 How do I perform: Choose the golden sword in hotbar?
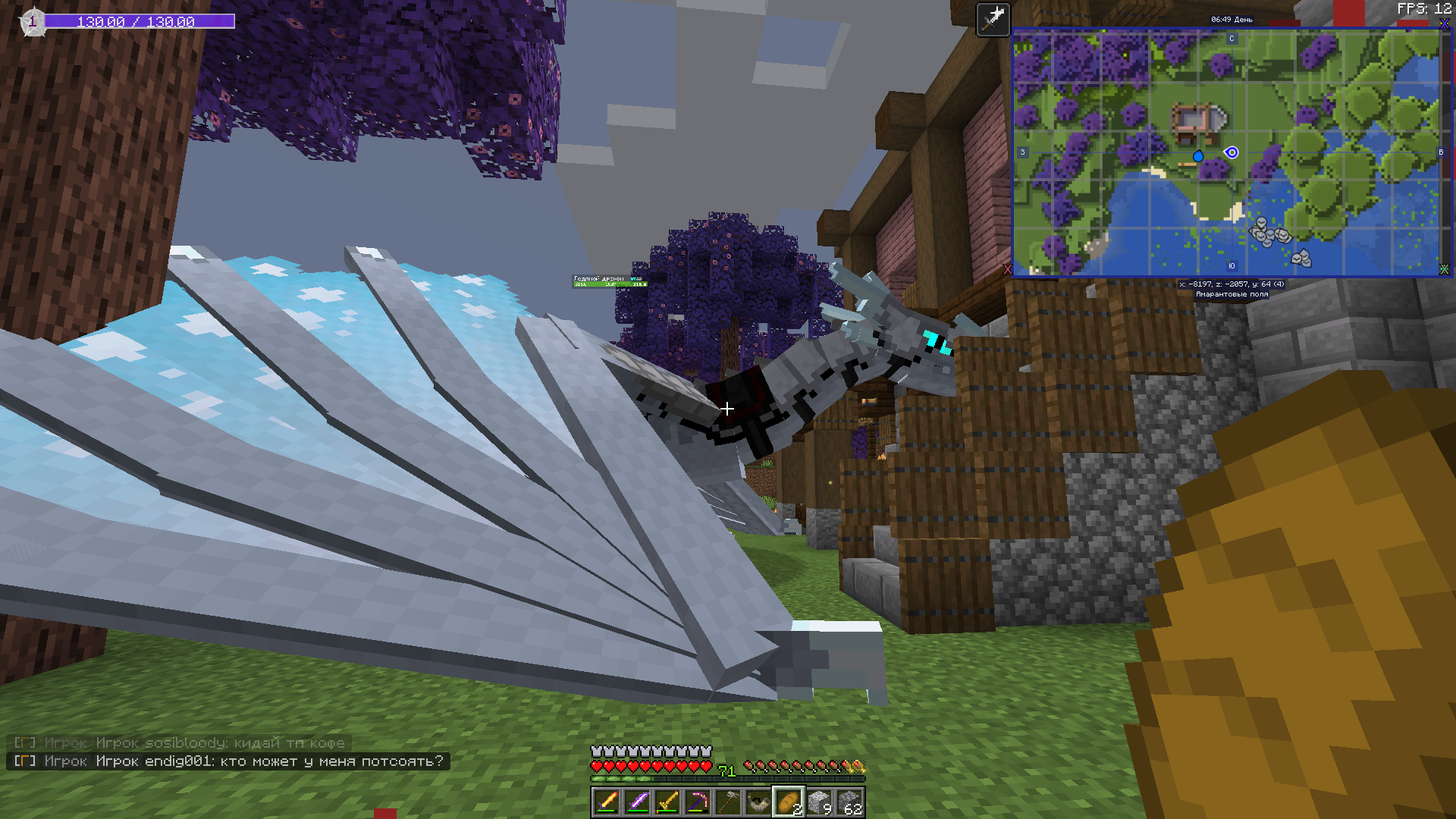667,802
